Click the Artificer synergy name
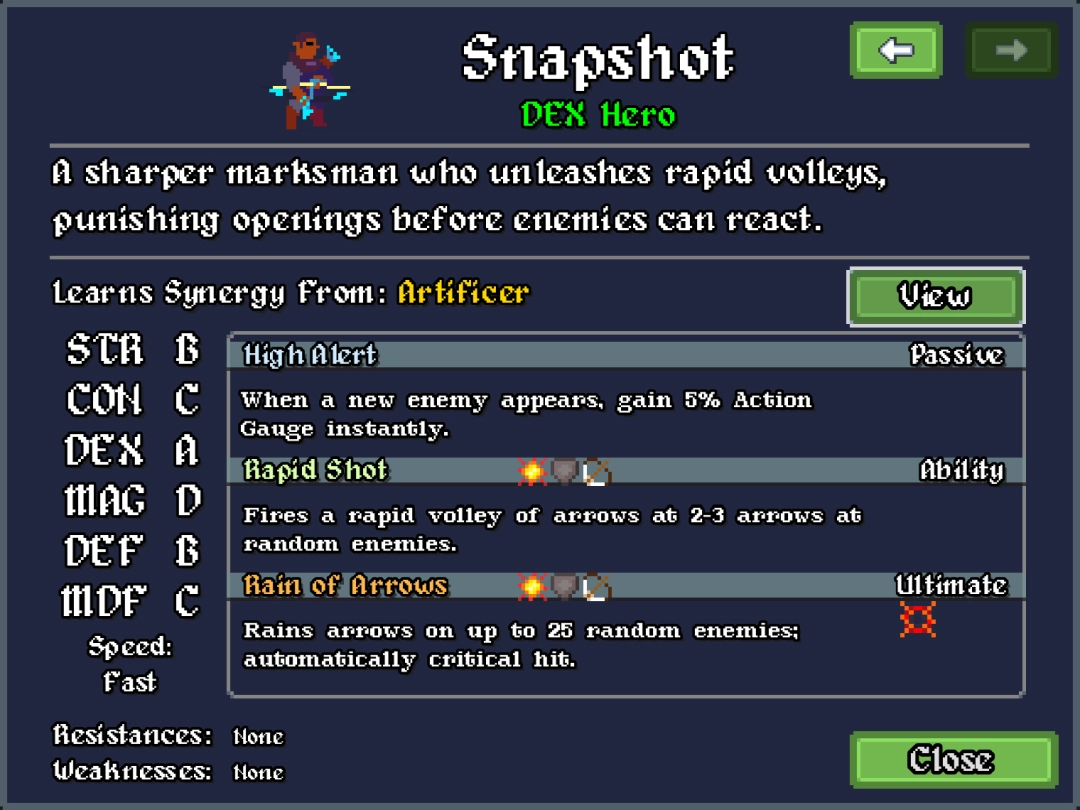The height and width of the screenshot is (810, 1080). [463, 293]
